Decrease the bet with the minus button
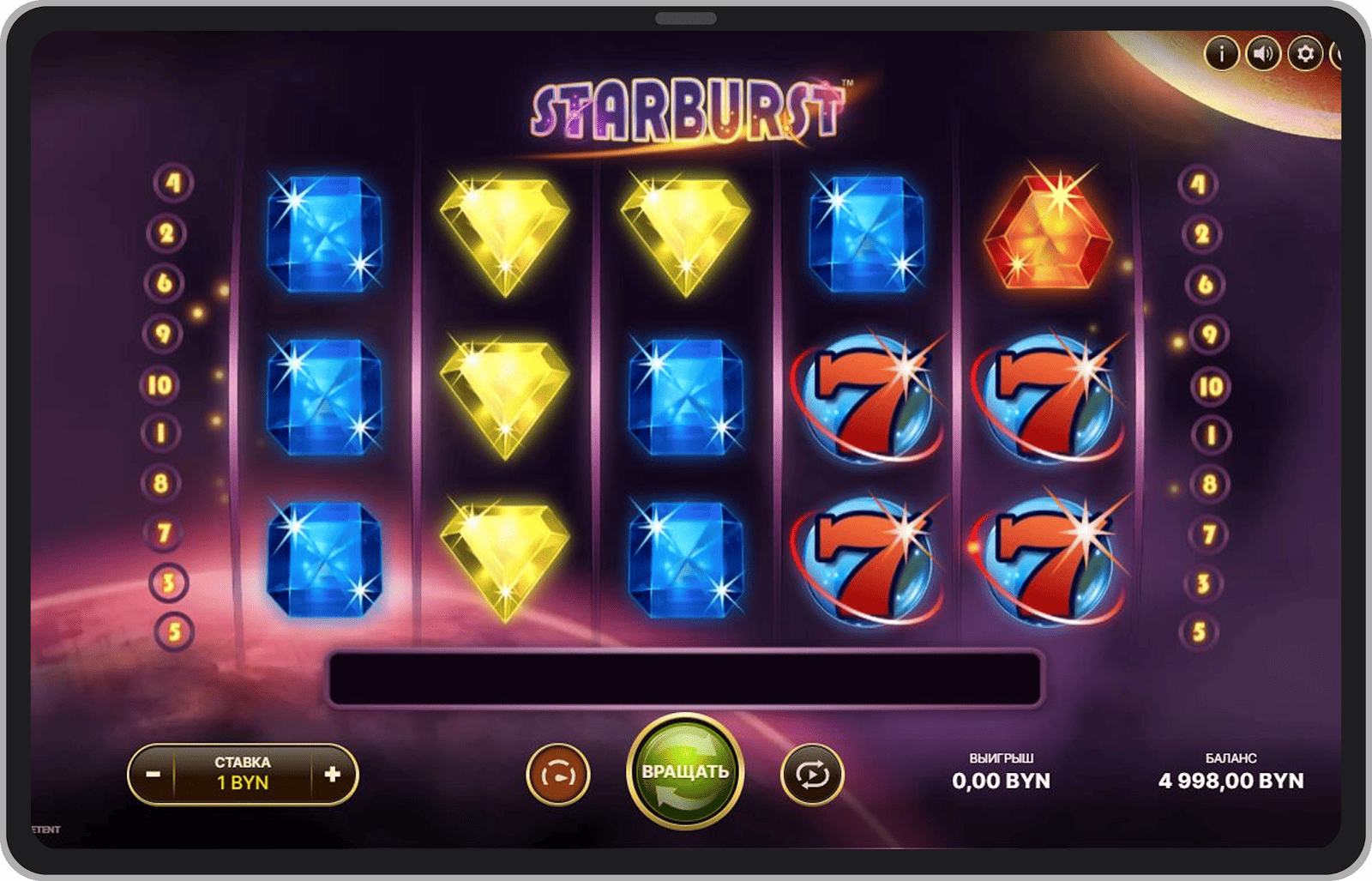Viewport: 1372px width, 881px height. point(154,775)
